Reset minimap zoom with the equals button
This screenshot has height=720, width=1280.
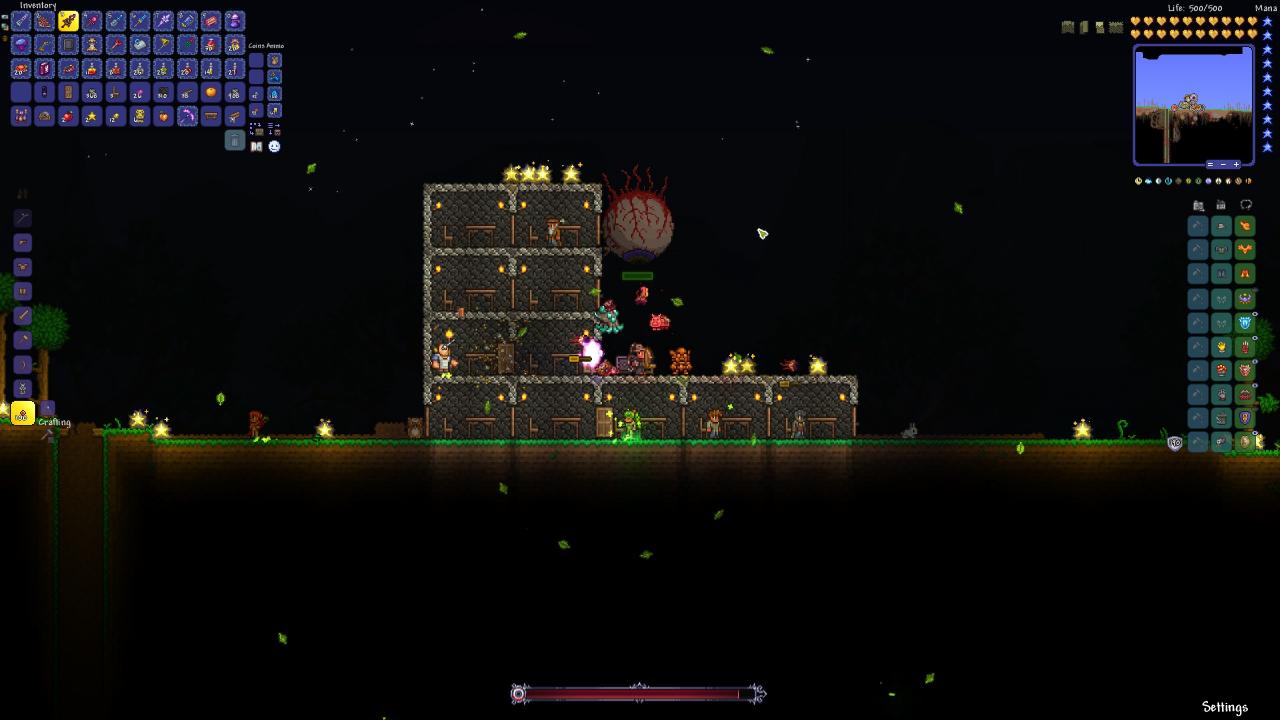[x=1210, y=164]
